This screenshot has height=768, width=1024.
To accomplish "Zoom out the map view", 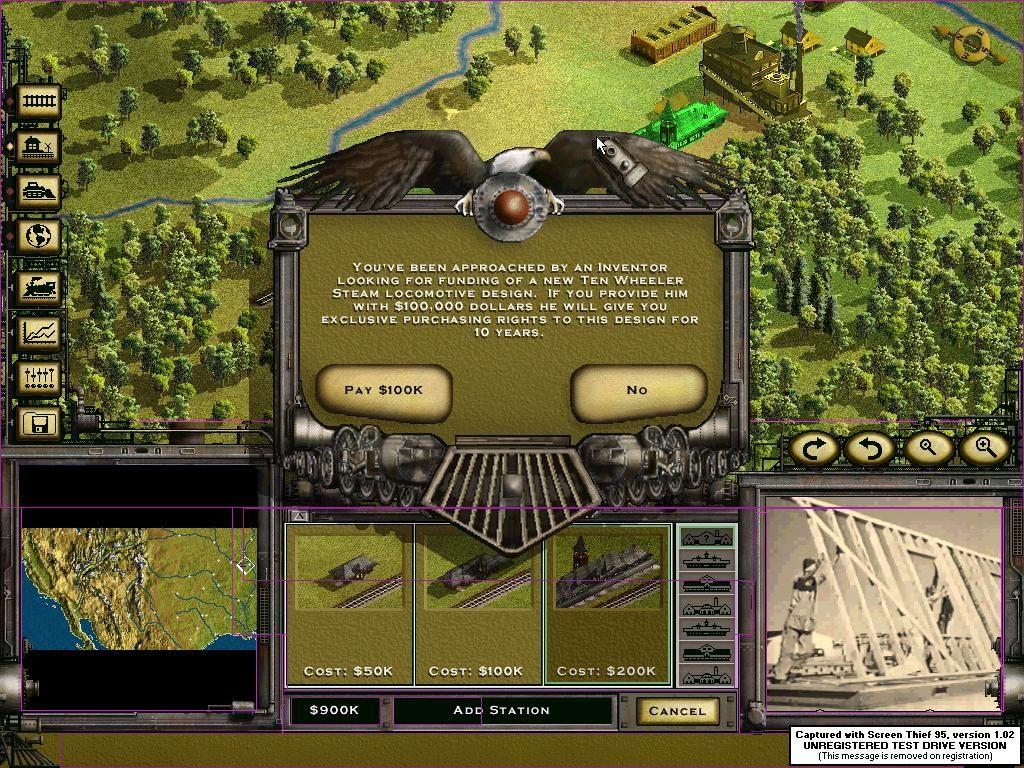I will (927, 448).
